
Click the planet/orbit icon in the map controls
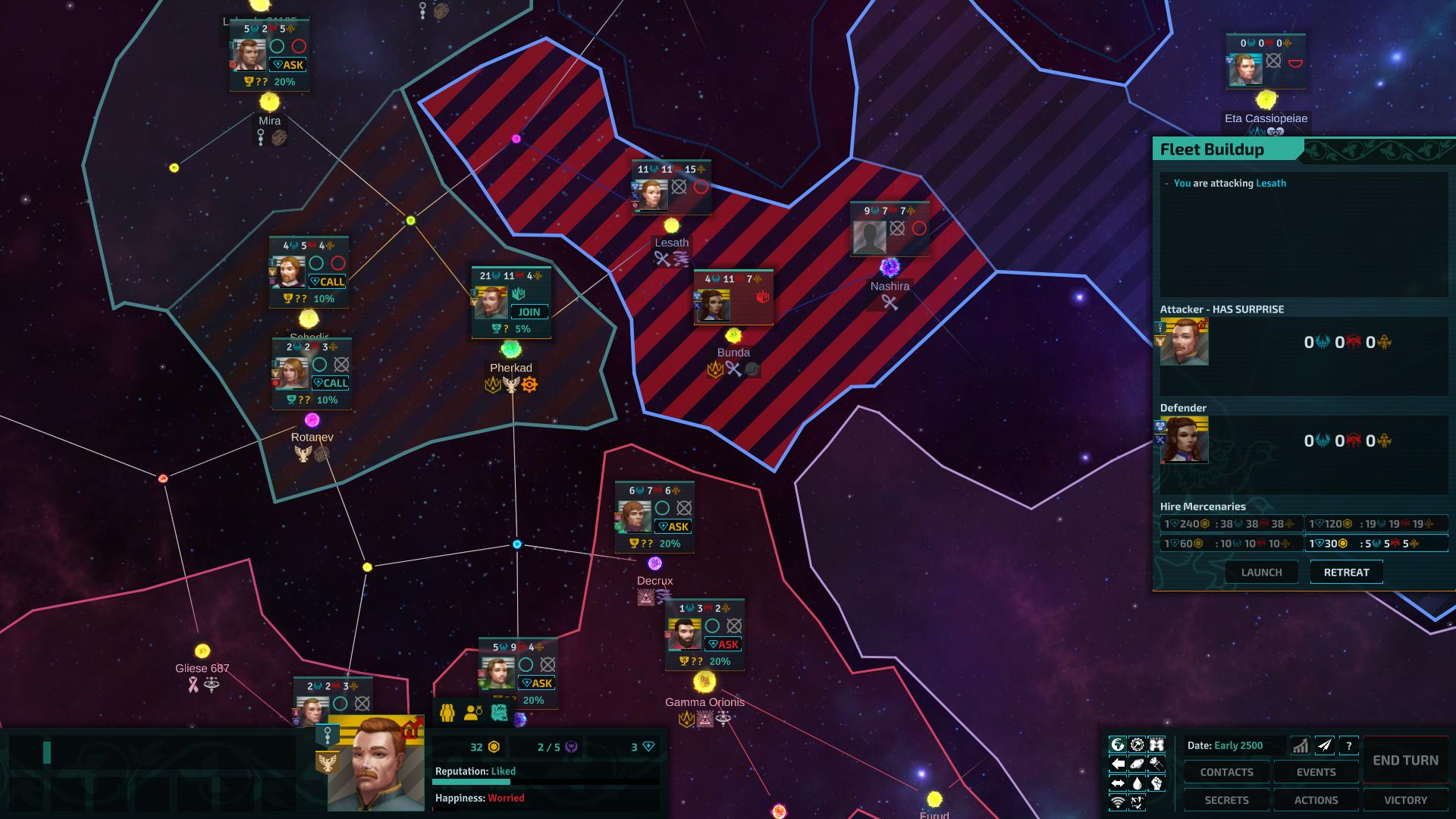click(1137, 764)
